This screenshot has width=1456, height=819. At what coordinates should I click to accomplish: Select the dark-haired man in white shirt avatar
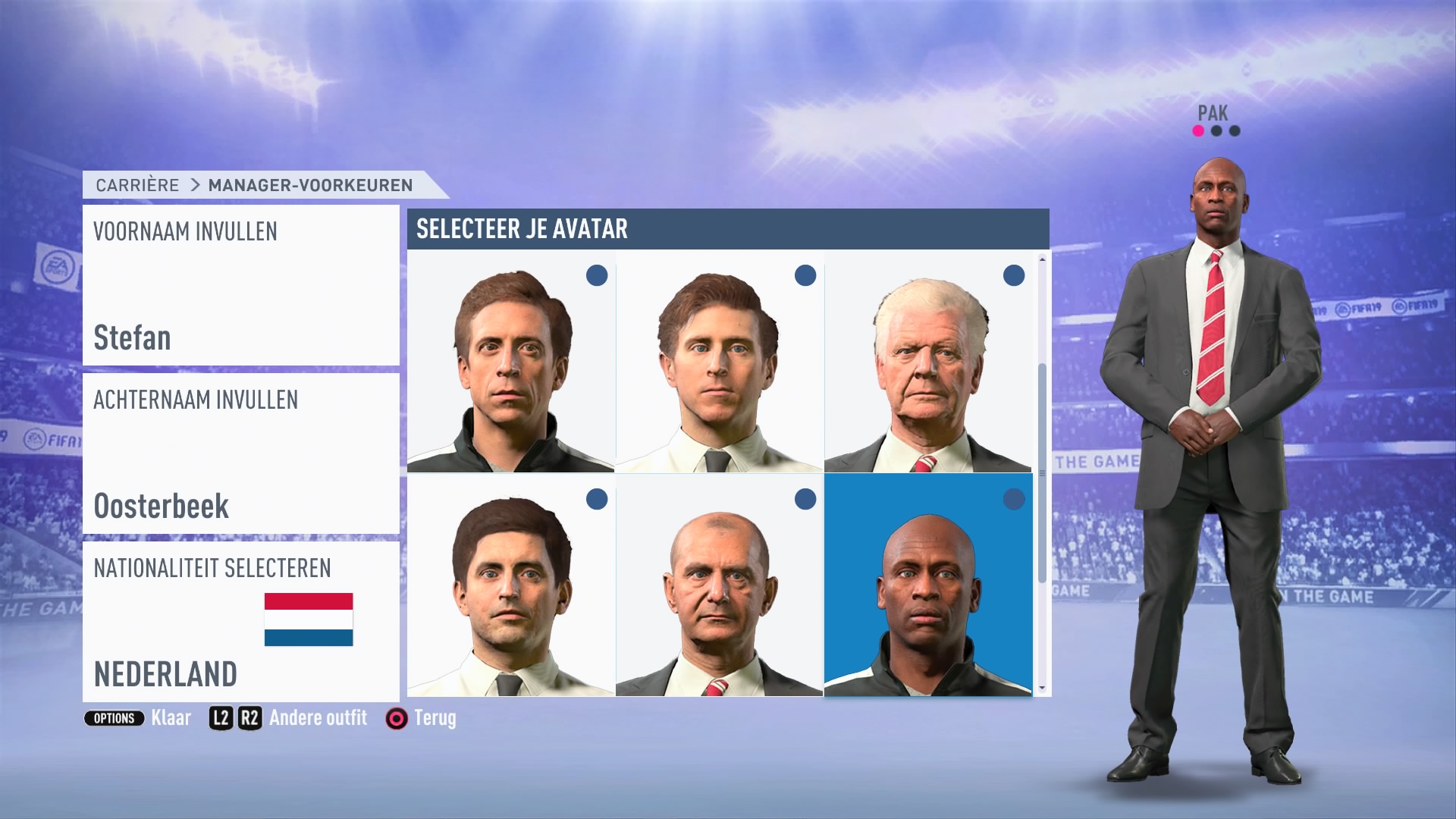(x=510, y=585)
